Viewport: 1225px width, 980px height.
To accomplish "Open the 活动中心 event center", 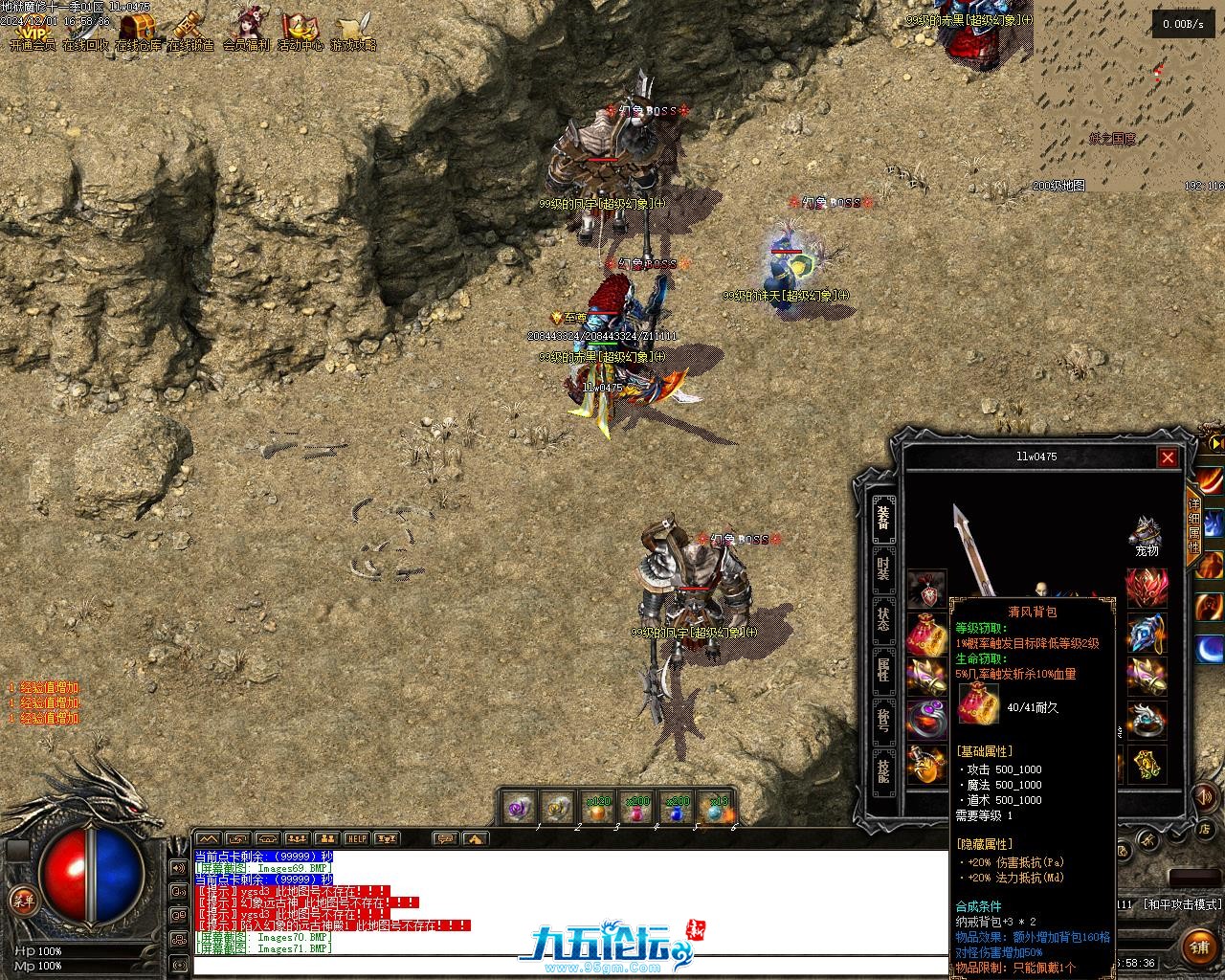I will point(300,32).
